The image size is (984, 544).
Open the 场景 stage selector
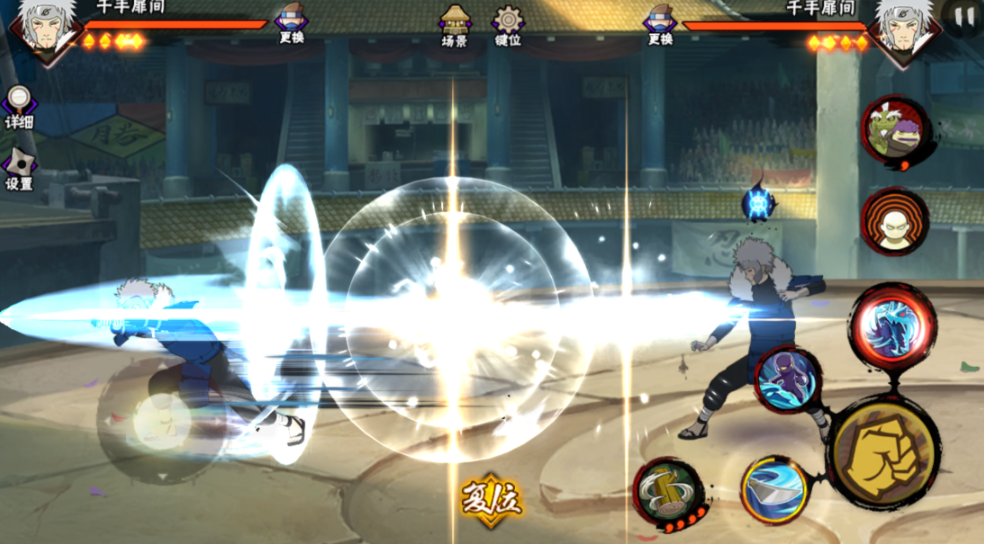(x=455, y=23)
